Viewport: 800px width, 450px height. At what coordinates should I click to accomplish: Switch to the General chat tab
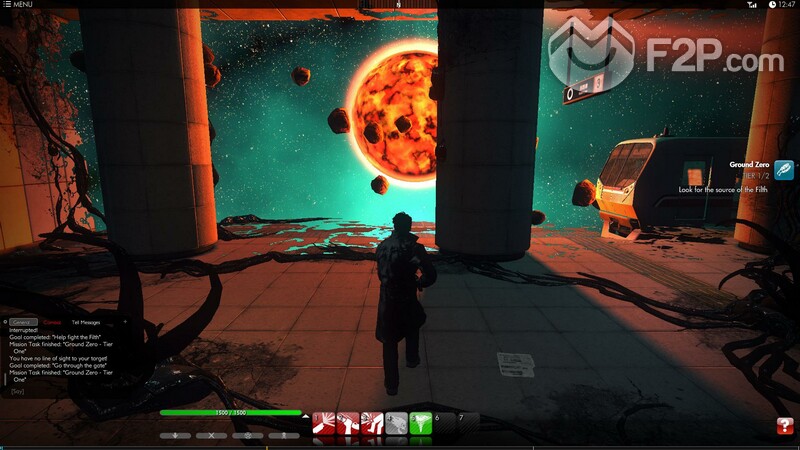[23, 322]
